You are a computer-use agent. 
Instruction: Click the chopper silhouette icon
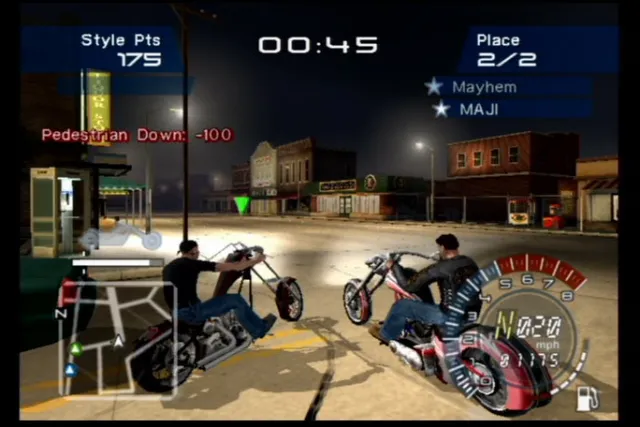(x=120, y=235)
